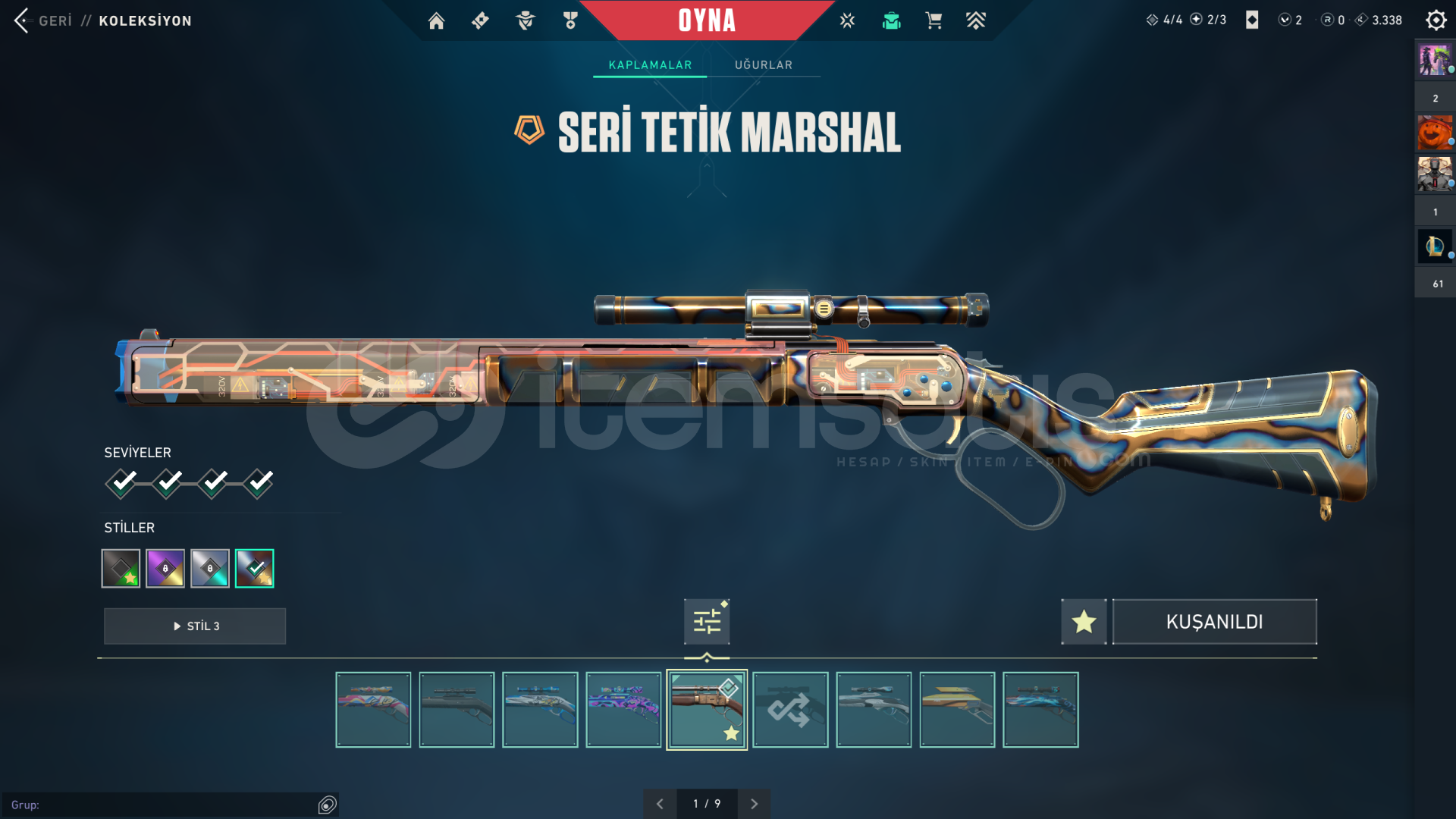Open the home icon in top navigation
The height and width of the screenshot is (819, 1456).
click(436, 20)
